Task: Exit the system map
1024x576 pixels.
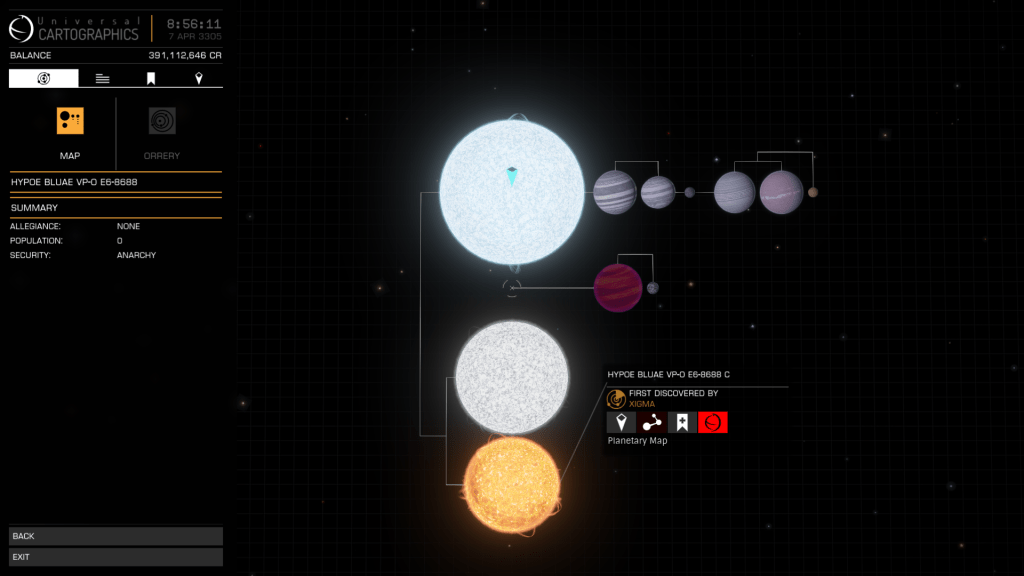Action: (116, 557)
